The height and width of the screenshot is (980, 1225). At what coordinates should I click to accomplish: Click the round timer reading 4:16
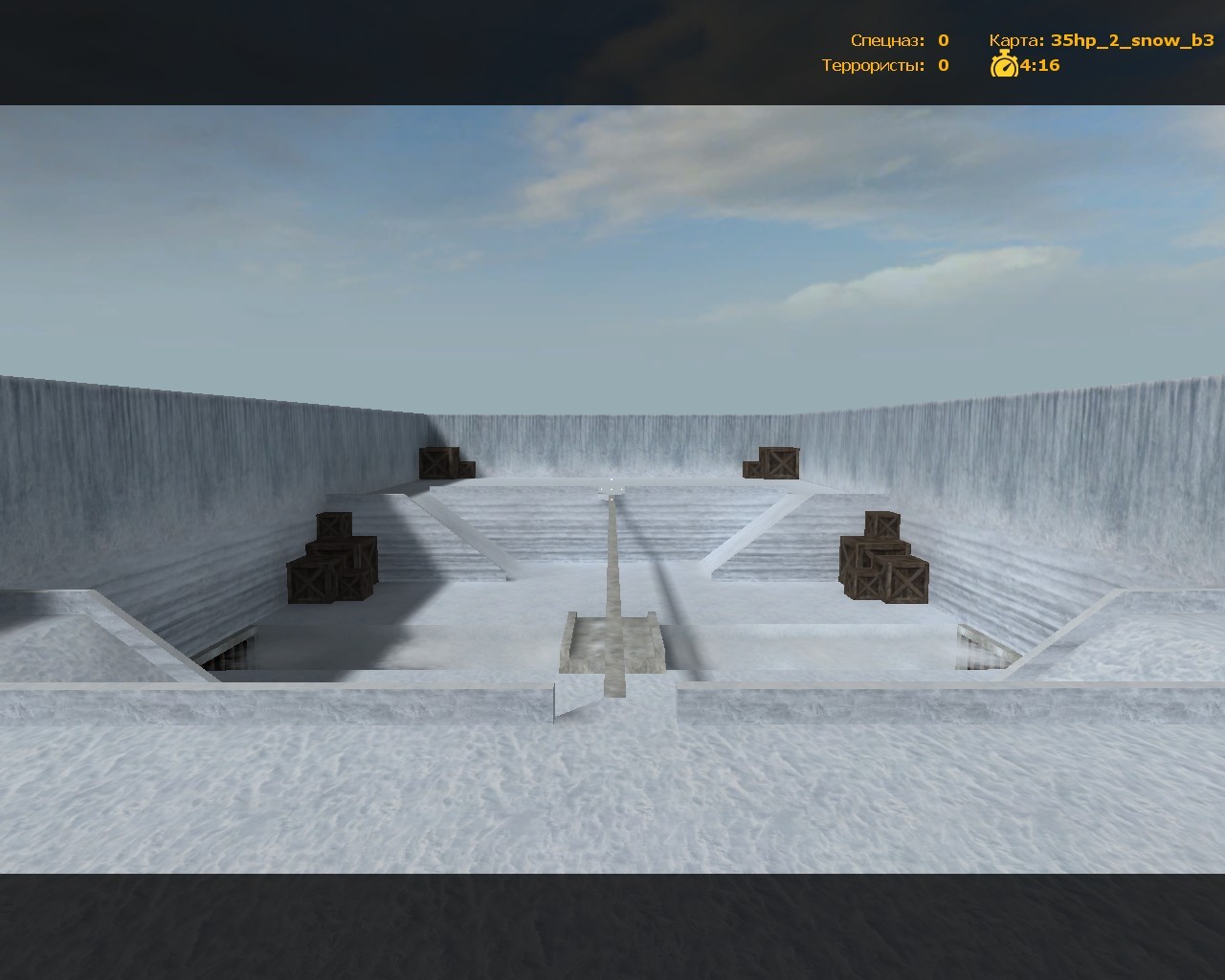pyautogui.click(x=1038, y=67)
